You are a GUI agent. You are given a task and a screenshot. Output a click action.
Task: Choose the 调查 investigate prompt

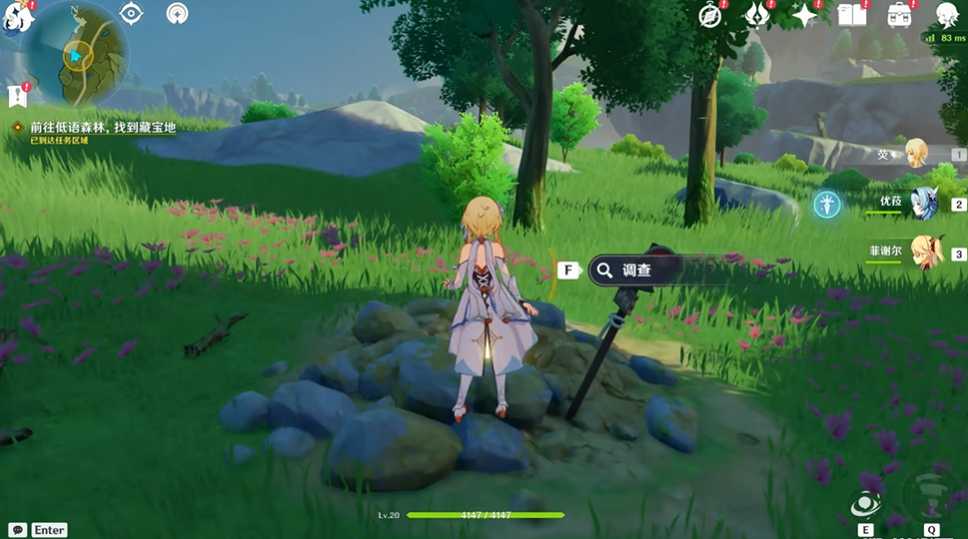(x=636, y=269)
